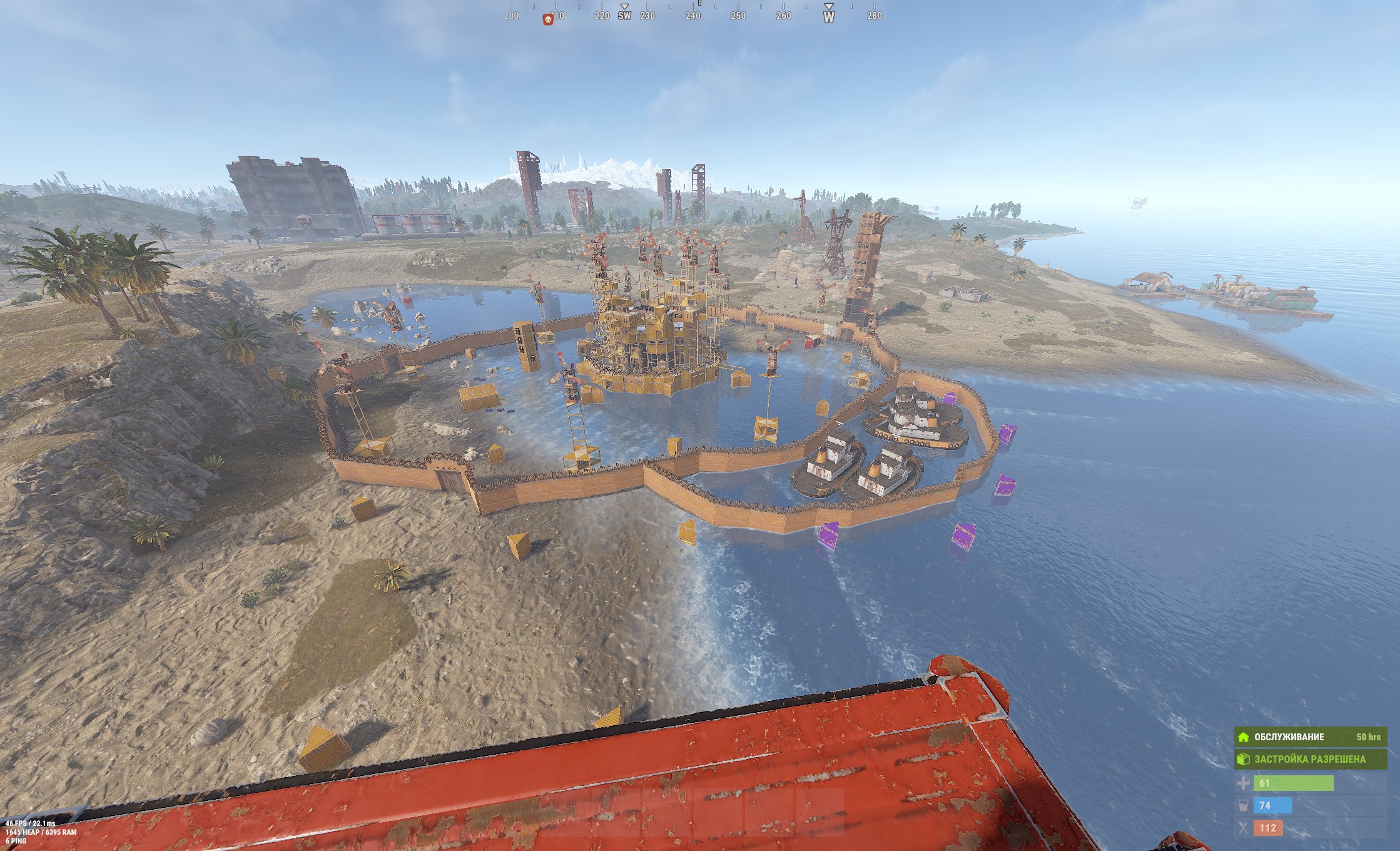Click the red skull death marker on compass

[x=548, y=19]
